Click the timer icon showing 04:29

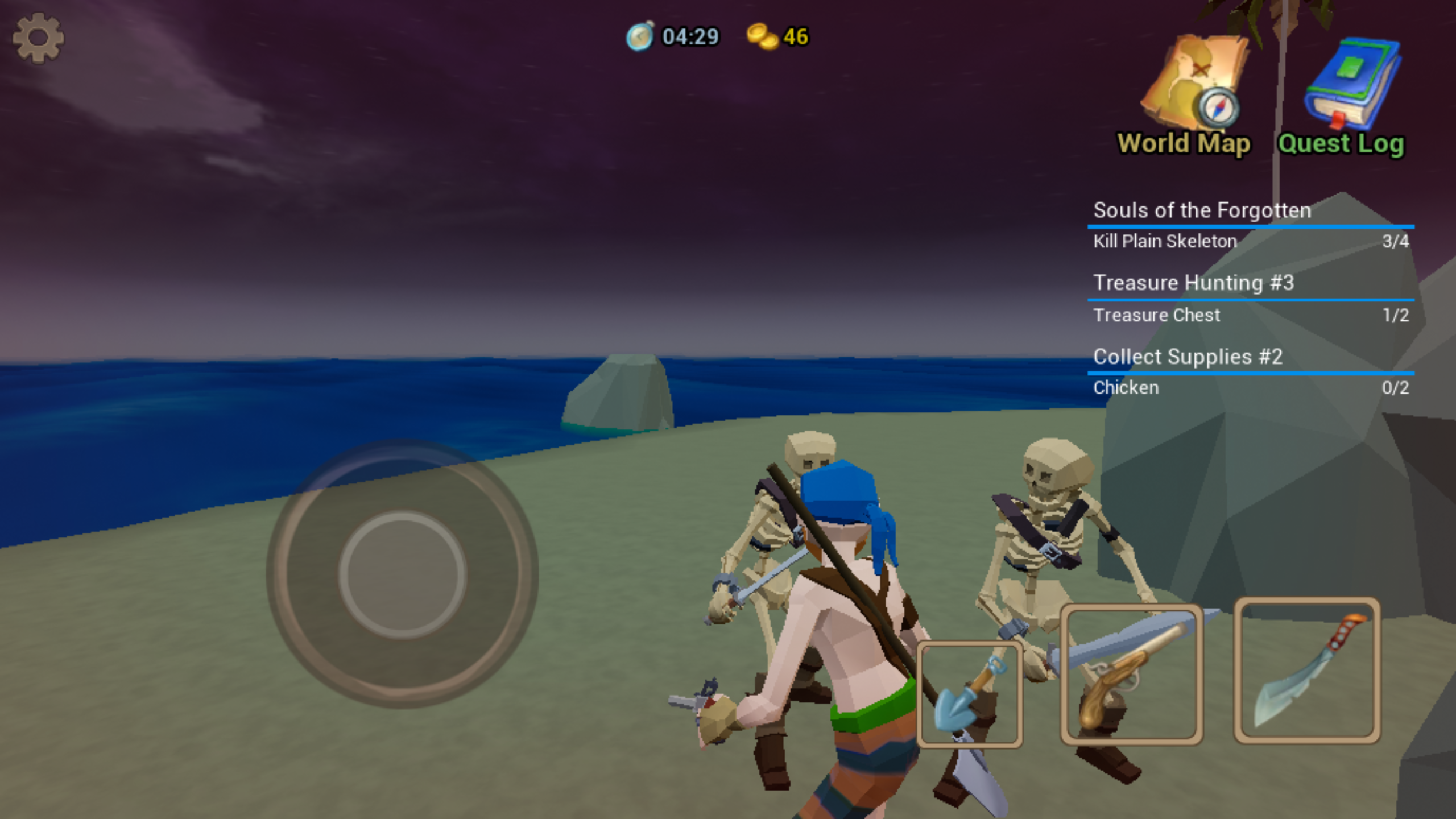click(639, 36)
